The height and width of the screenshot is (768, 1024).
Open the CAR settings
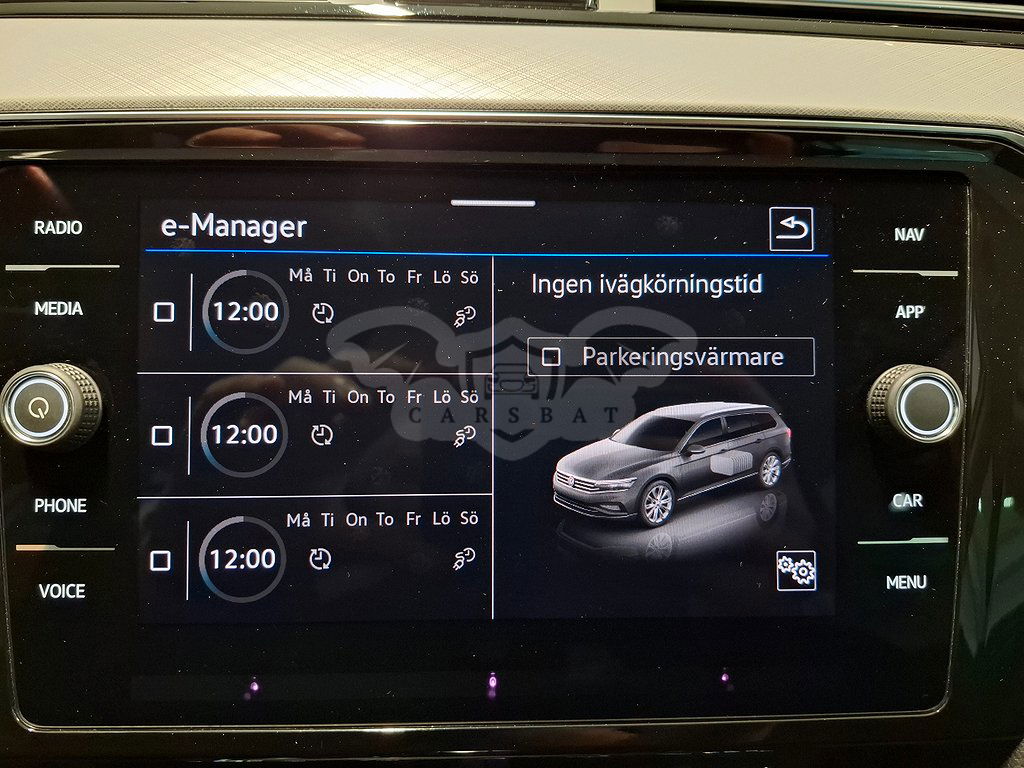click(907, 501)
